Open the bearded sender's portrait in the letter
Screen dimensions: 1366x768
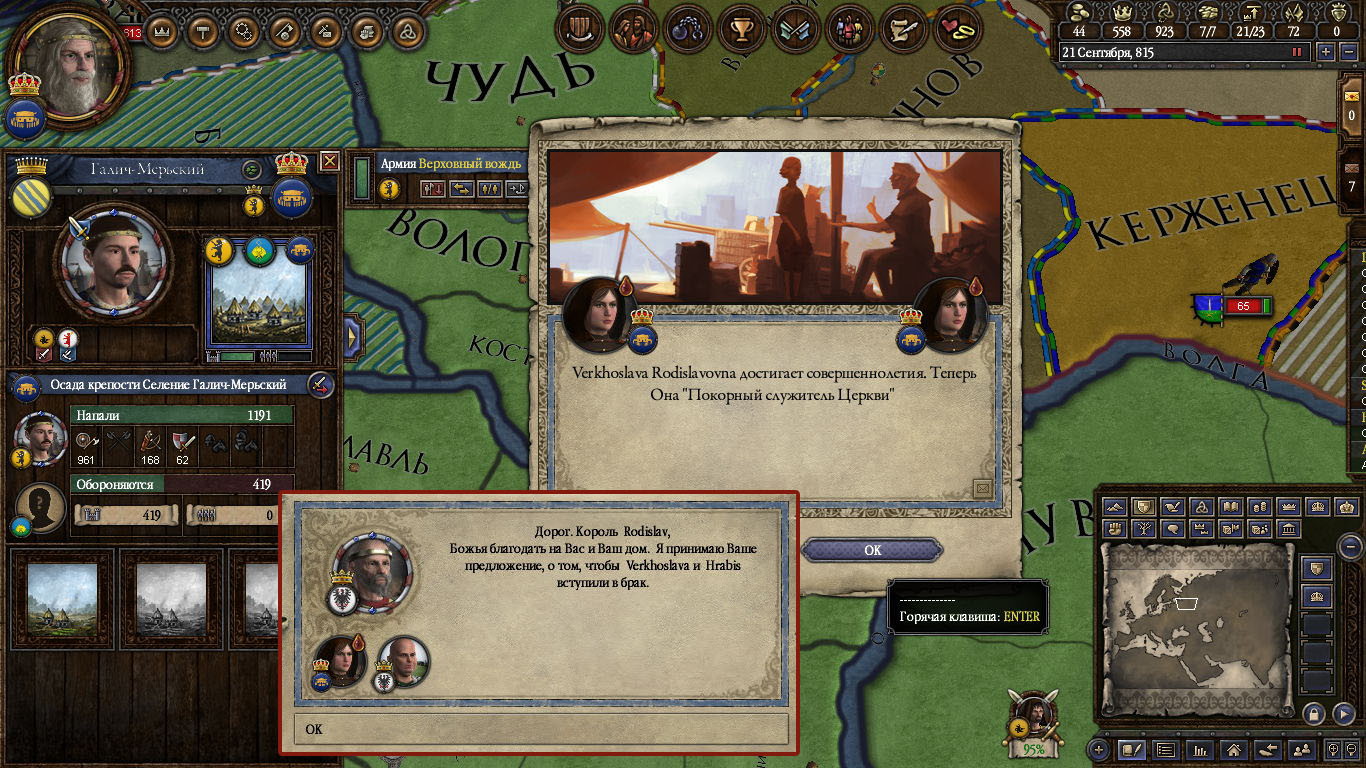pos(372,573)
